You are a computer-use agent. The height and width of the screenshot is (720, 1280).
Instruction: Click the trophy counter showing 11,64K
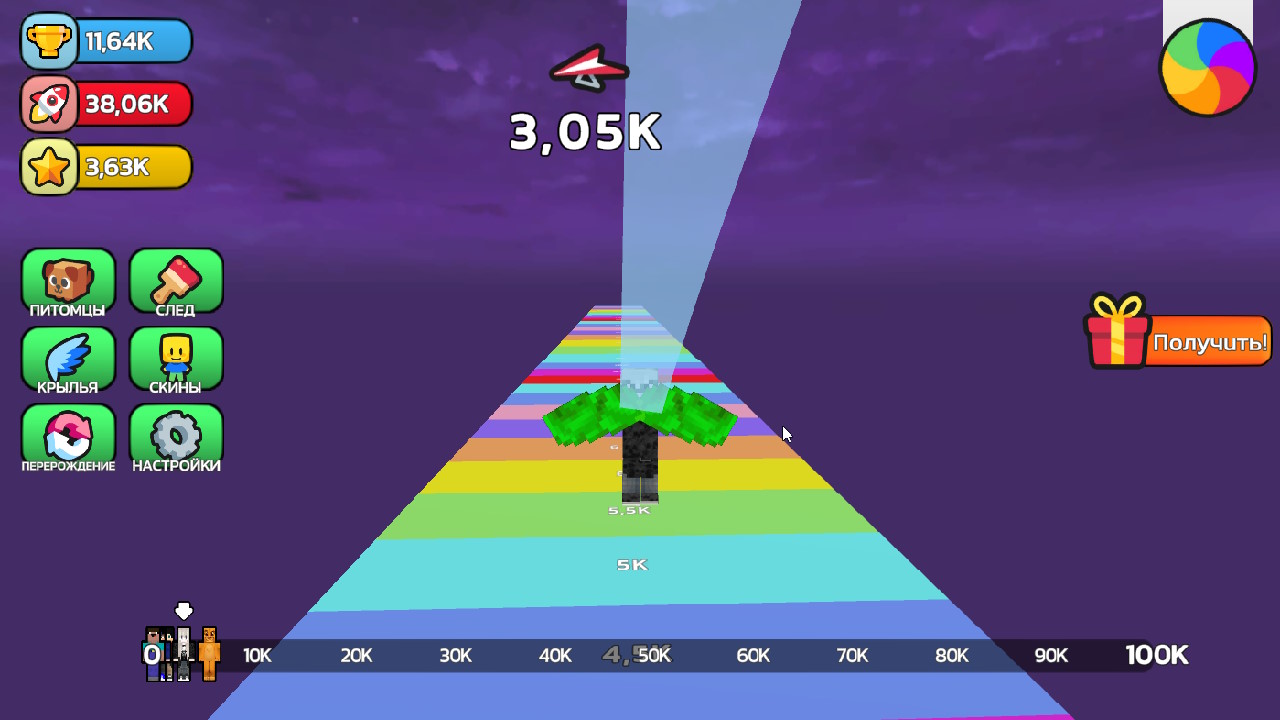pos(106,42)
